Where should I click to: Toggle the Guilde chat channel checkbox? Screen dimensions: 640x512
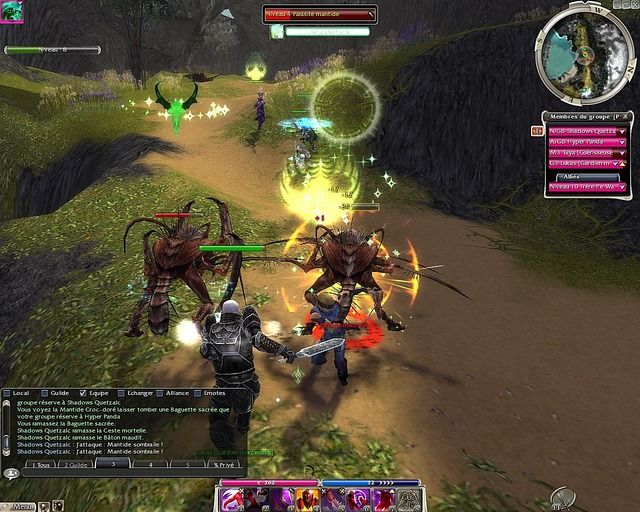45,393
